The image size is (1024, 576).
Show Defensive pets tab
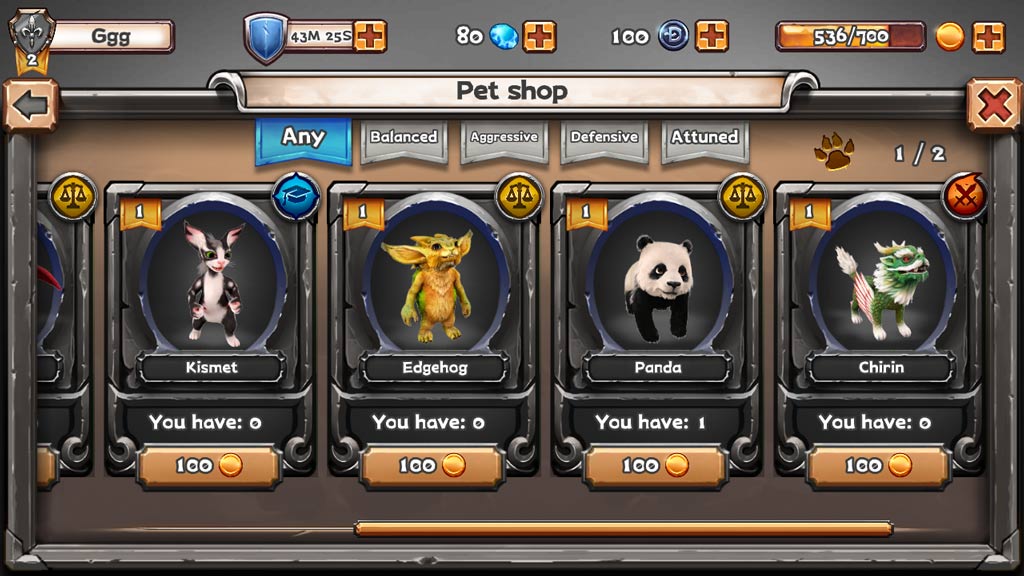pyautogui.click(x=604, y=138)
